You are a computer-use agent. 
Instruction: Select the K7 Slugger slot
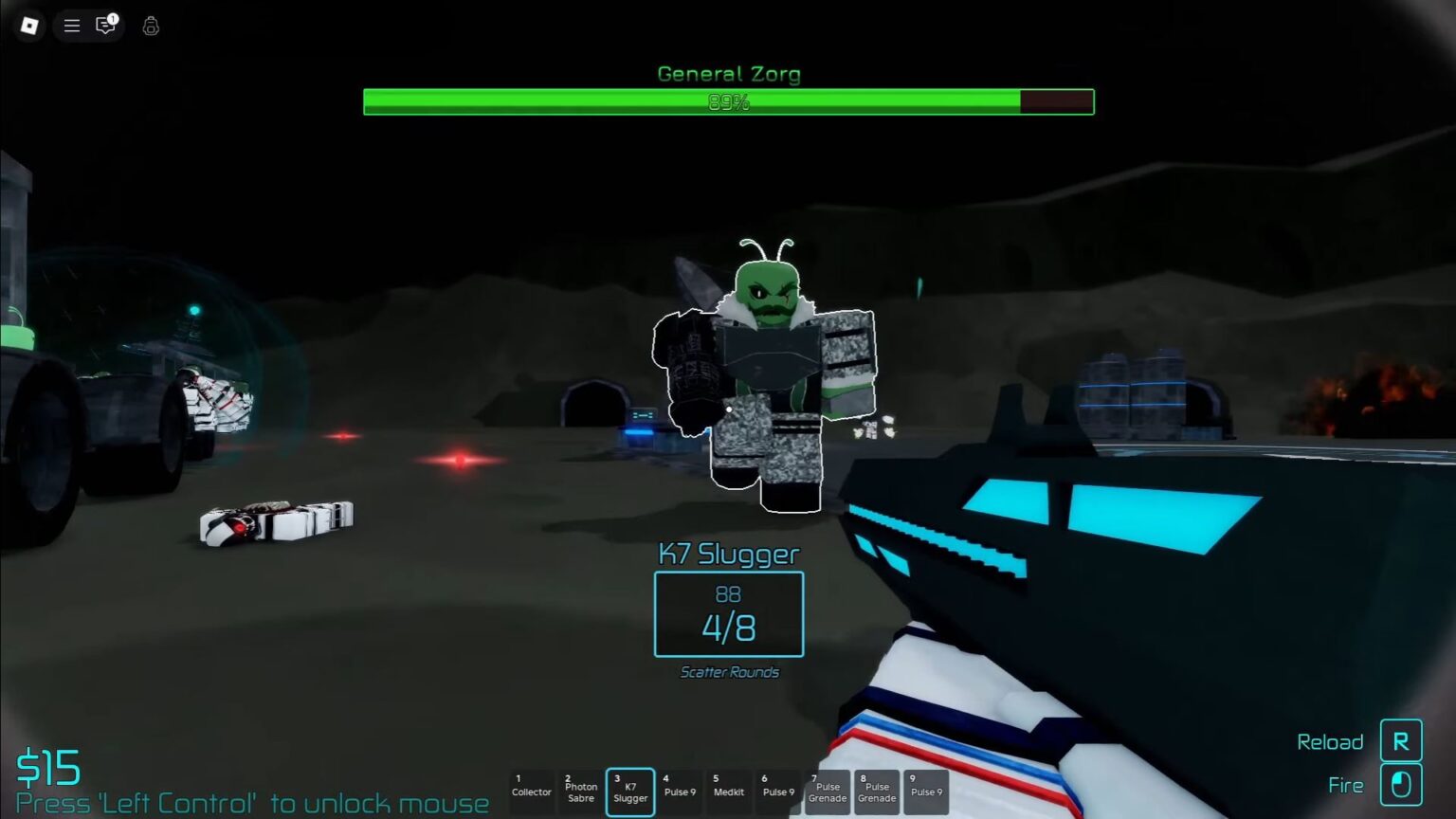pos(630,792)
